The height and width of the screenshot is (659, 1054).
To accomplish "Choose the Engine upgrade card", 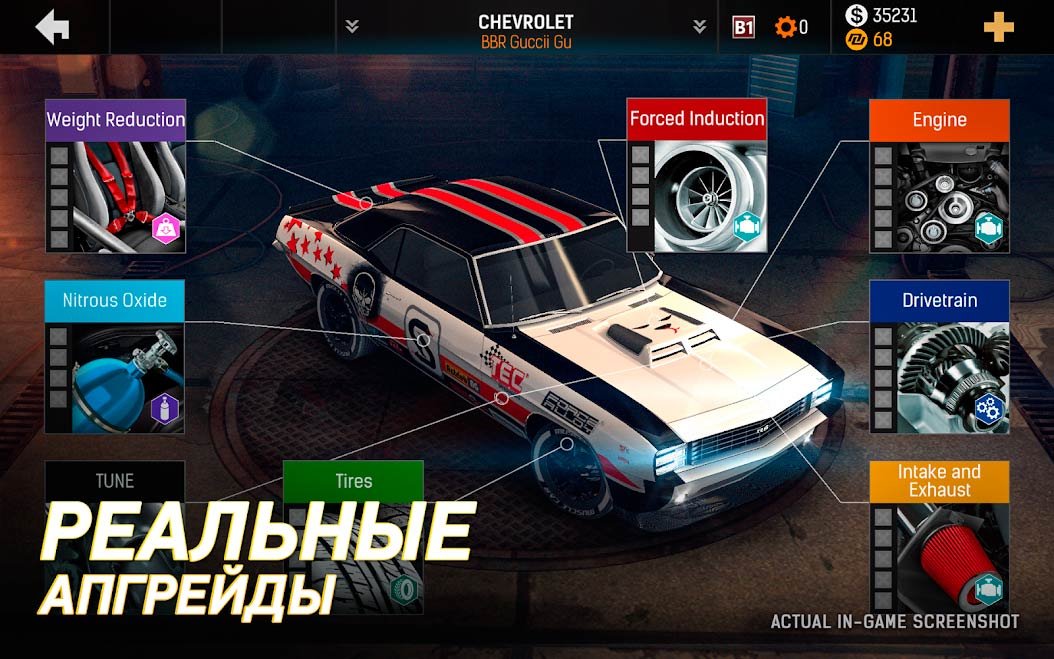I will point(939,176).
